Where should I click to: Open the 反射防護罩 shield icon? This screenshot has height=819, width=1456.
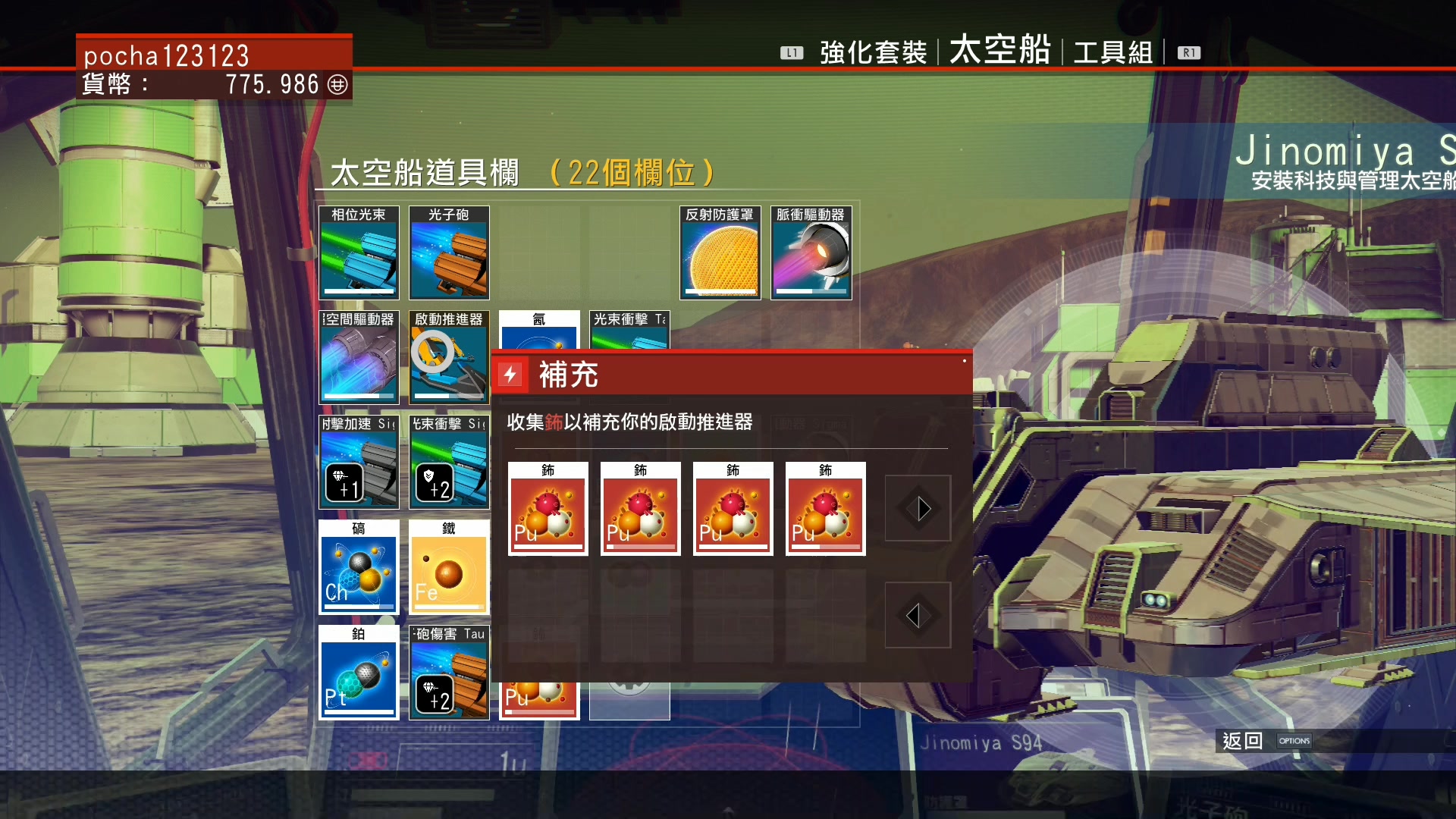[x=719, y=254]
